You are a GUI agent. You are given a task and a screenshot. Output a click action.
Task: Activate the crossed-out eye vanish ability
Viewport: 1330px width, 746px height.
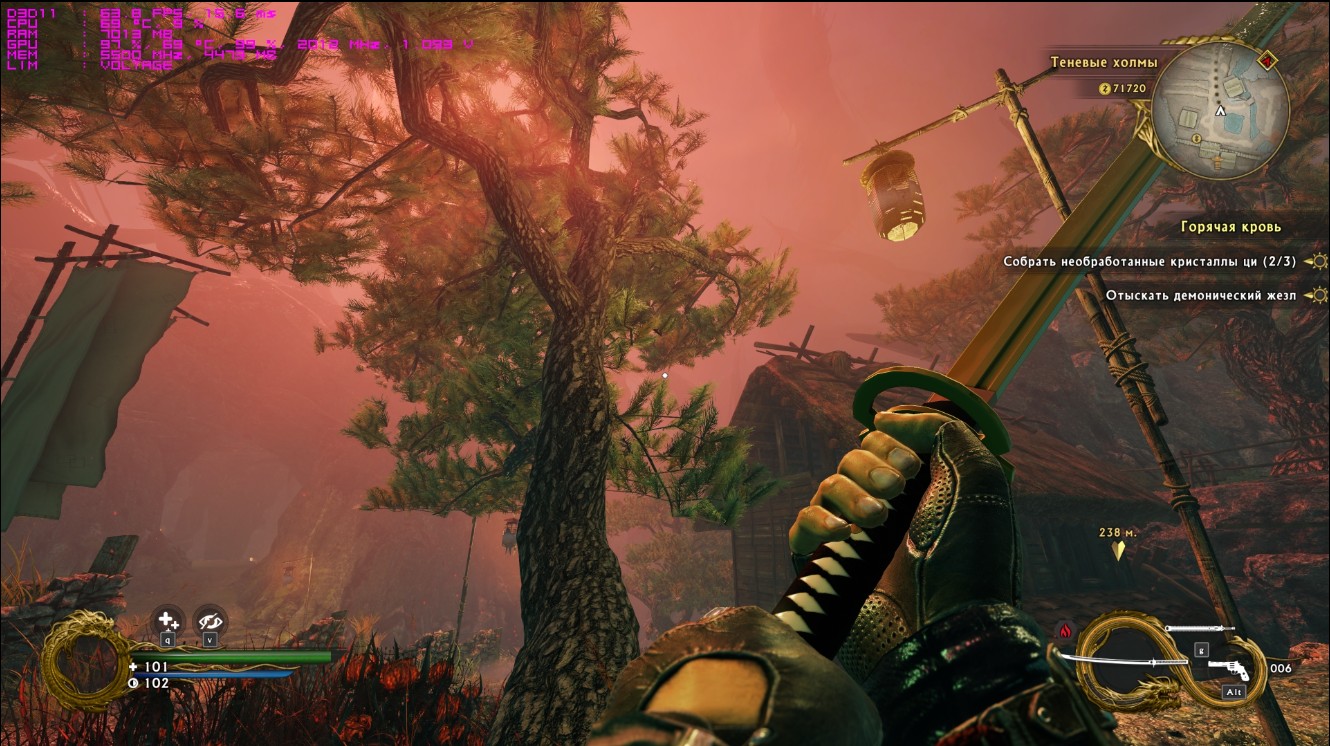click(210, 621)
